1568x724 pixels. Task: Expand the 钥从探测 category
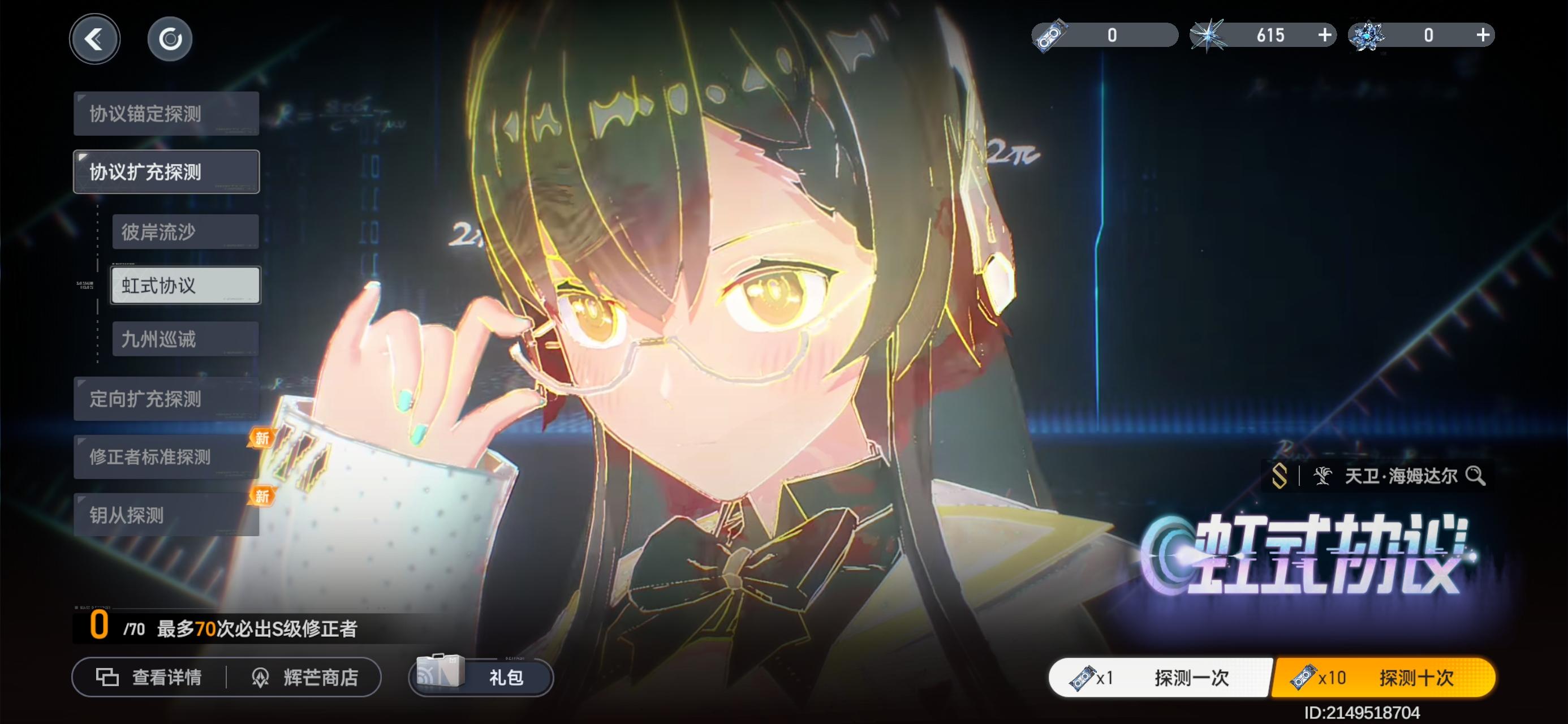coord(166,515)
